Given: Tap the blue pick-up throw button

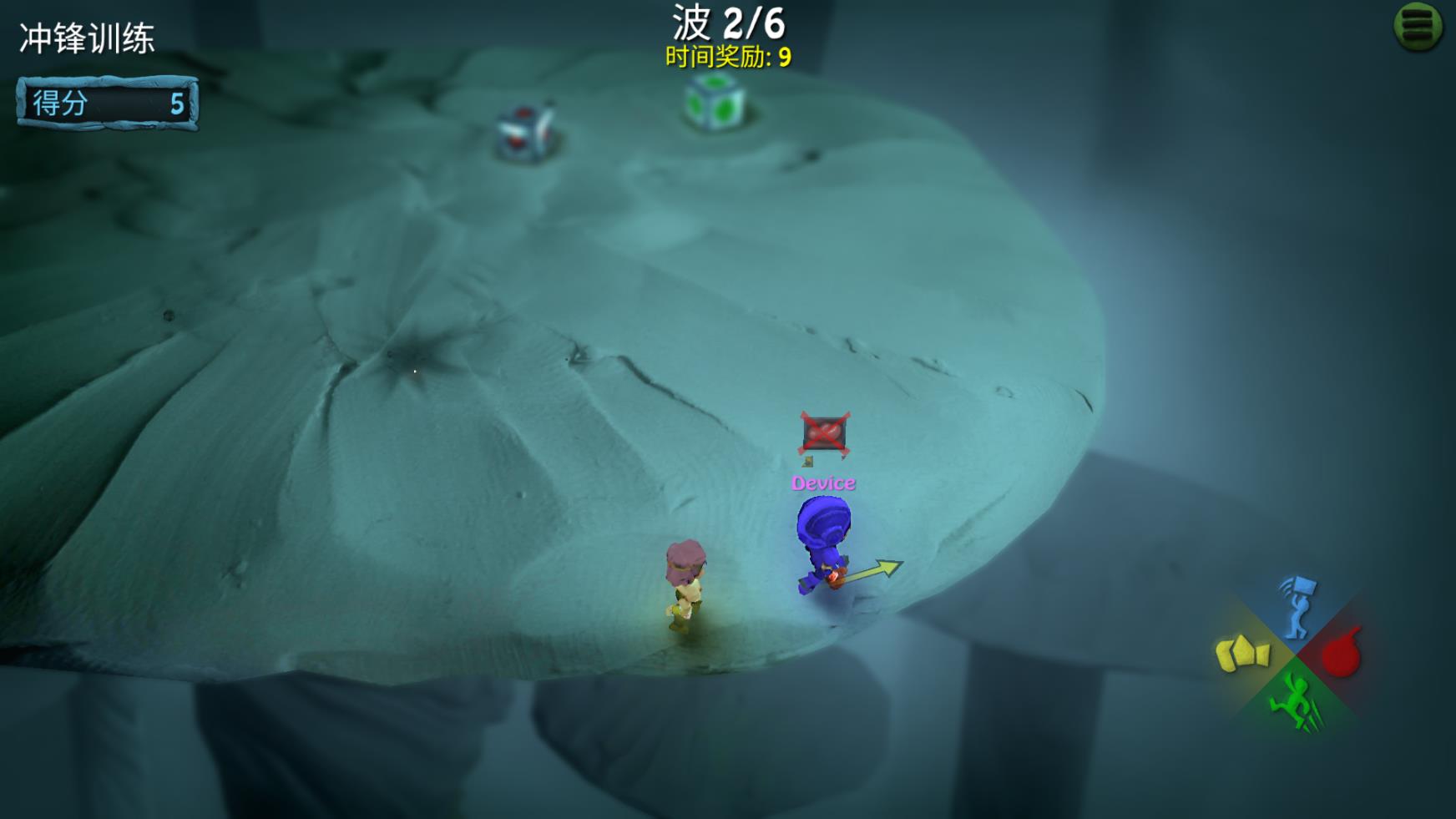Looking at the screenshot, I should point(1297,605).
